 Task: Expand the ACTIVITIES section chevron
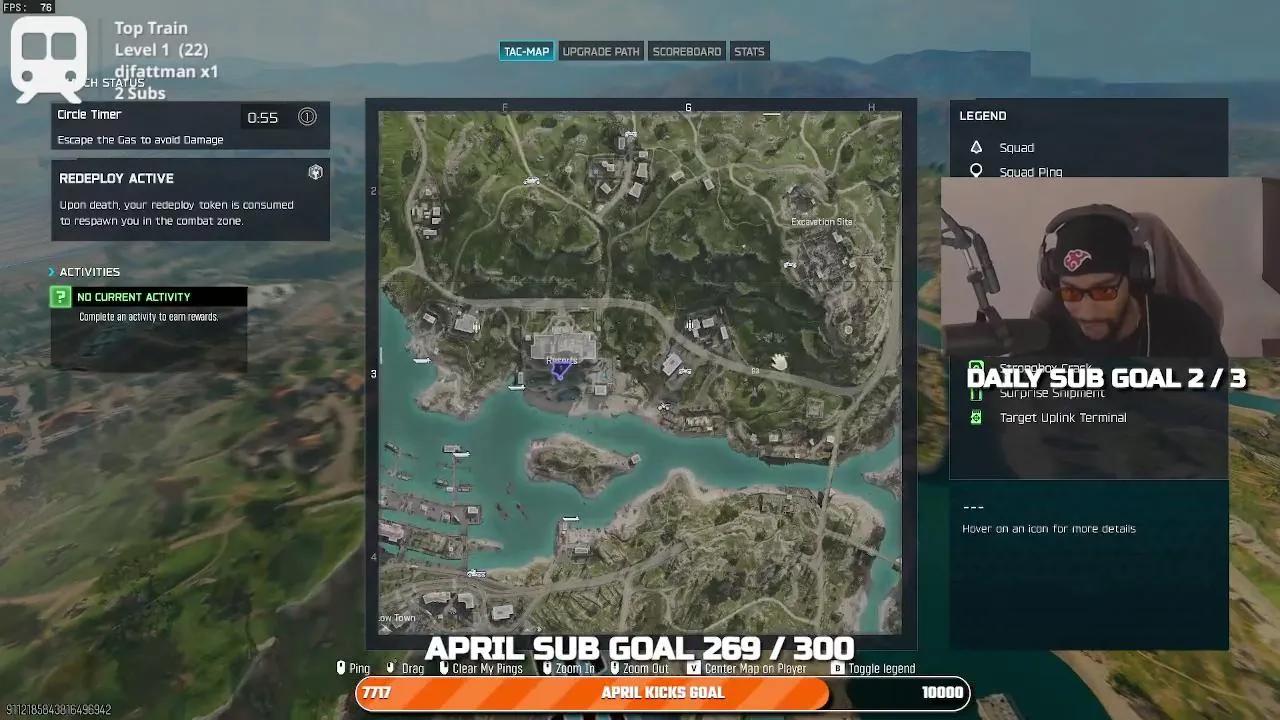point(51,271)
